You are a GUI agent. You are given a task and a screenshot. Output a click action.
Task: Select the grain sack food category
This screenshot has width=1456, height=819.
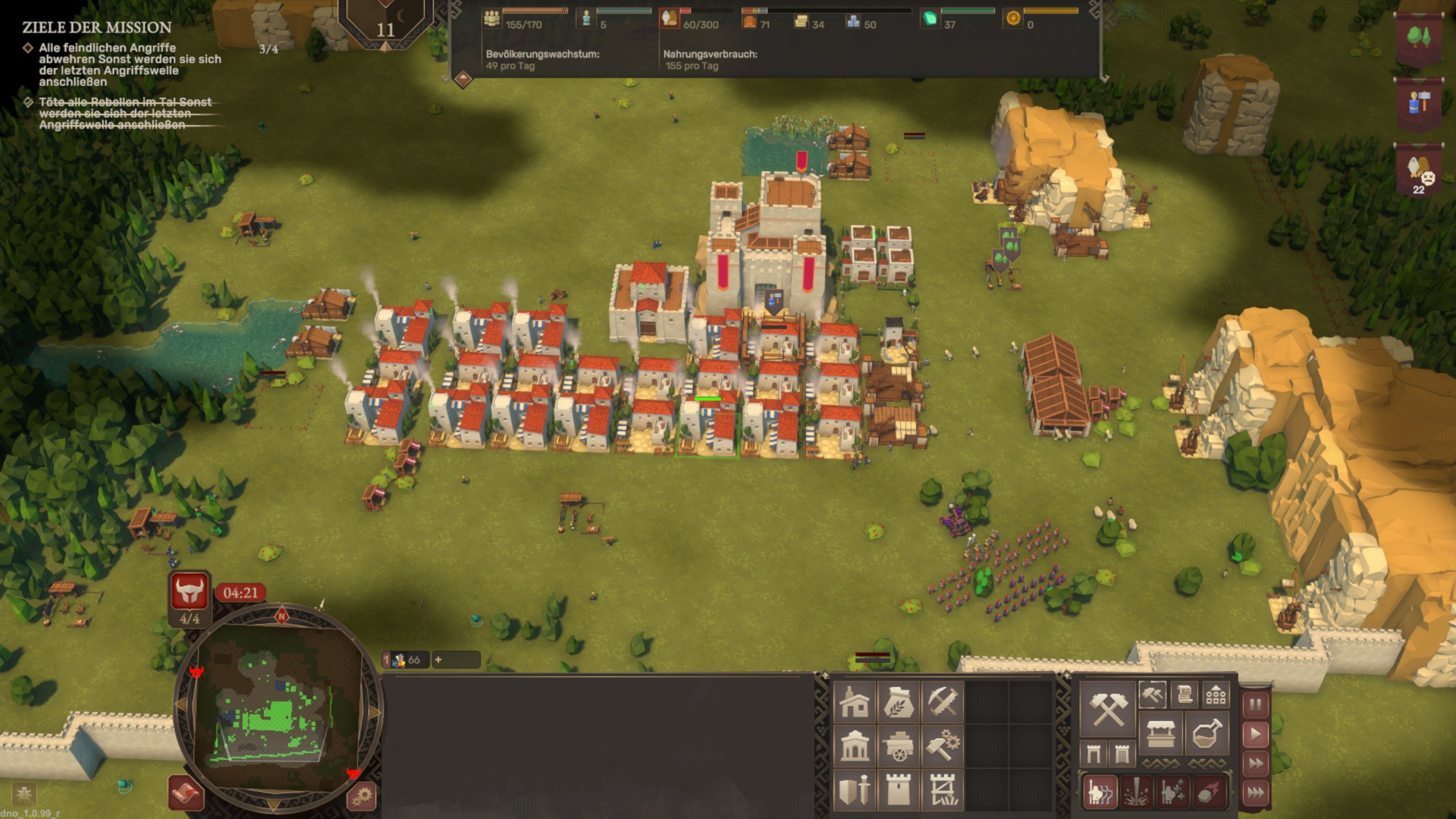point(899,702)
